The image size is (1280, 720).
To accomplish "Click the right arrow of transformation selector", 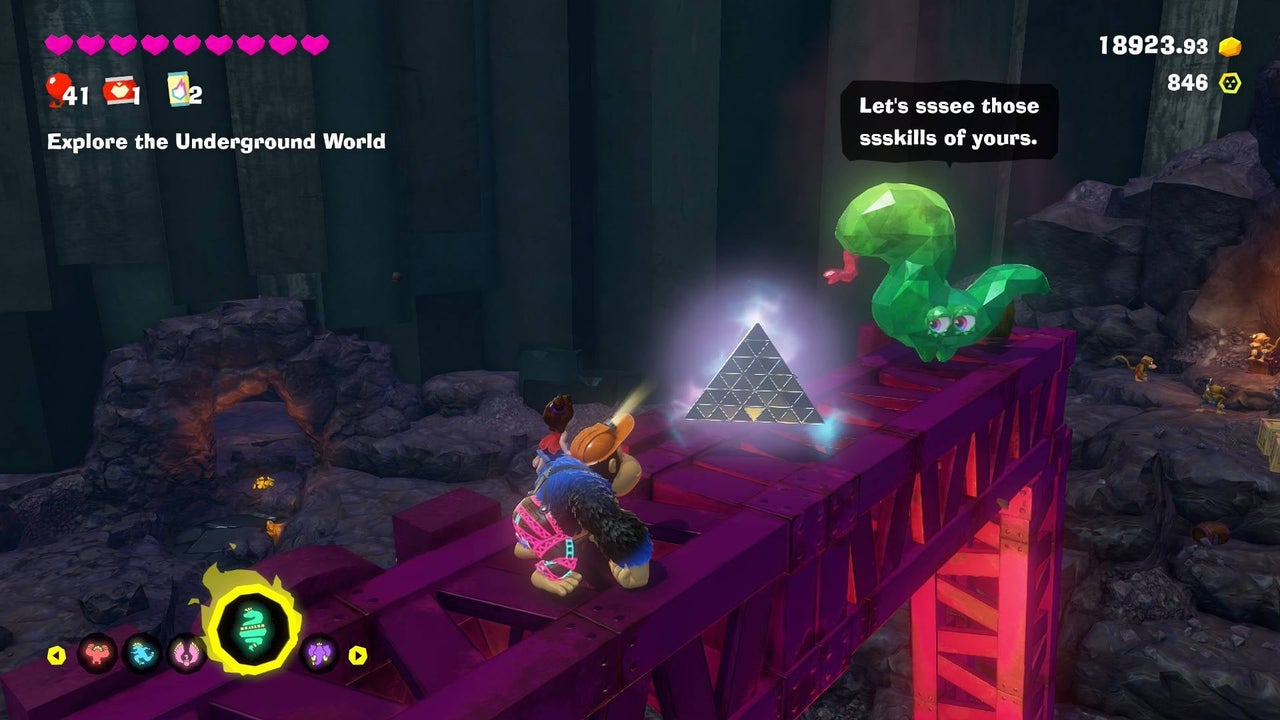I will coord(358,656).
